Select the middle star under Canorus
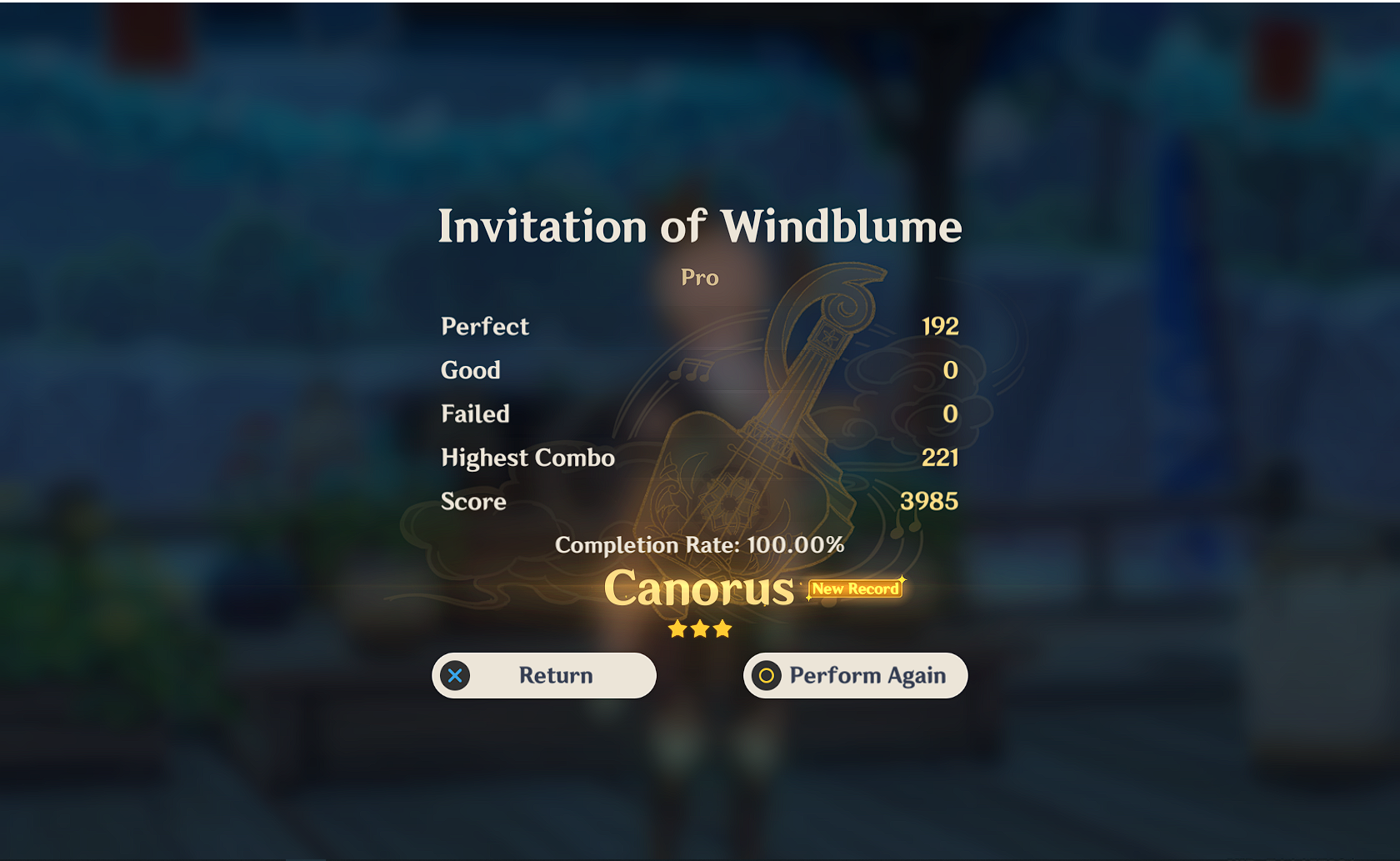The width and height of the screenshot is (1400, 861). [x=699, y=629]
